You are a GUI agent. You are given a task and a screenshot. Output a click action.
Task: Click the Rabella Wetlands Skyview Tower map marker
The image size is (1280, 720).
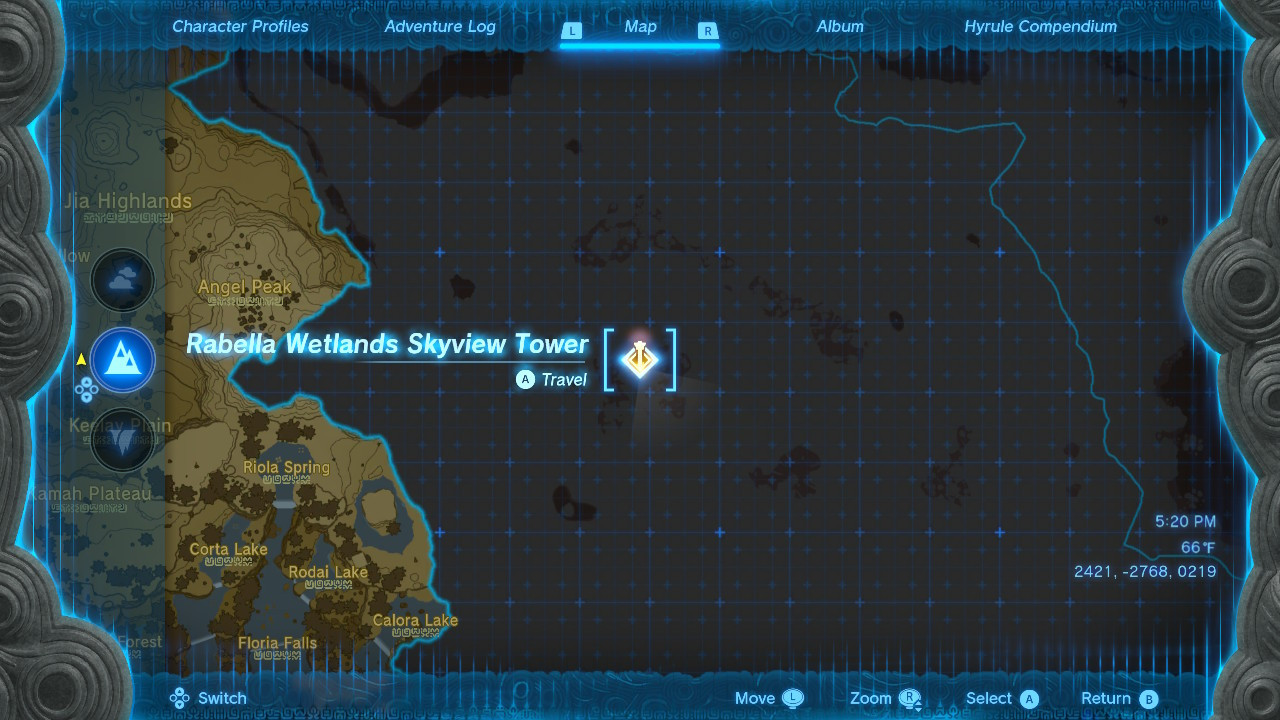point(640,358)
